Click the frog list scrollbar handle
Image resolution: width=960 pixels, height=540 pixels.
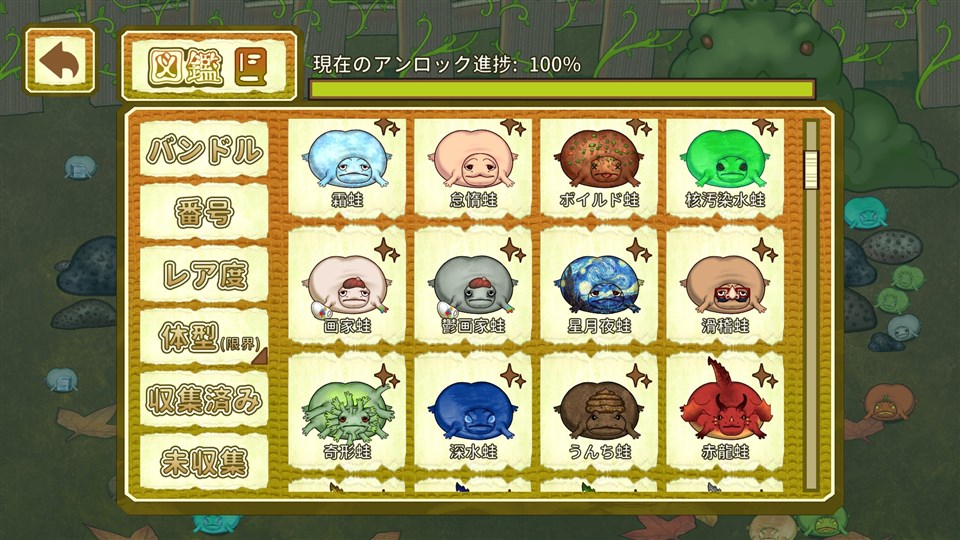(812, 168)
